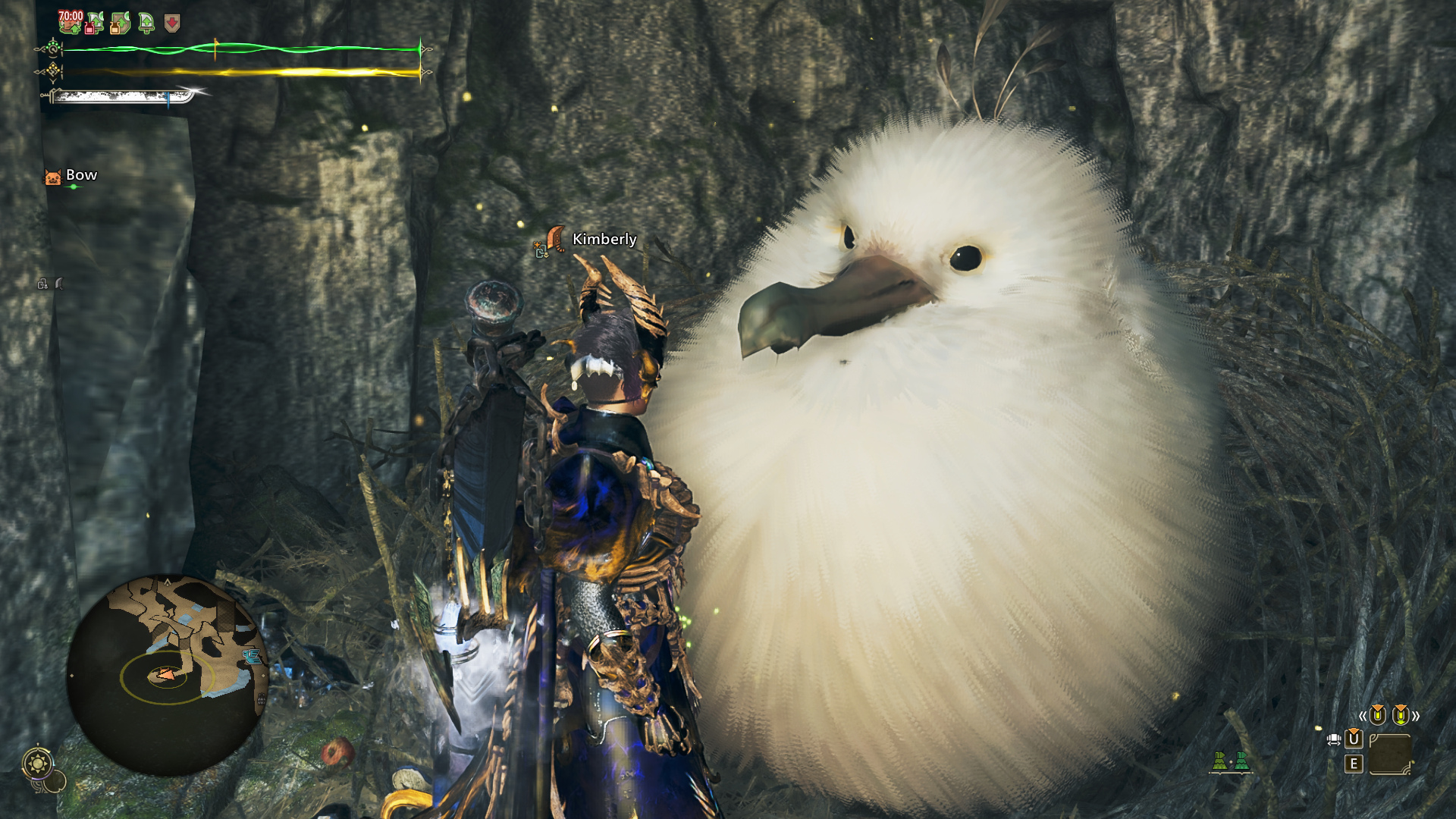Click the sun time-of-day icon
The width and height of the screenshot is (1456, 819).
tap(38, 762)
